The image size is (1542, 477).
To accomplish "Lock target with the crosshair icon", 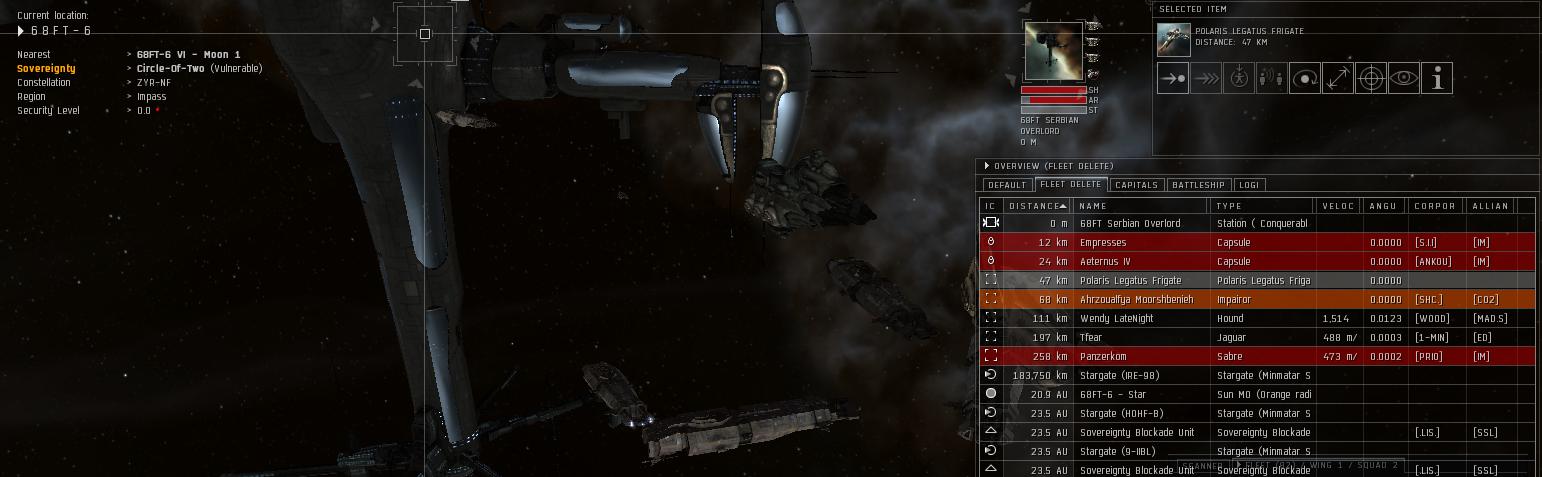I will tap(1371, 78).
